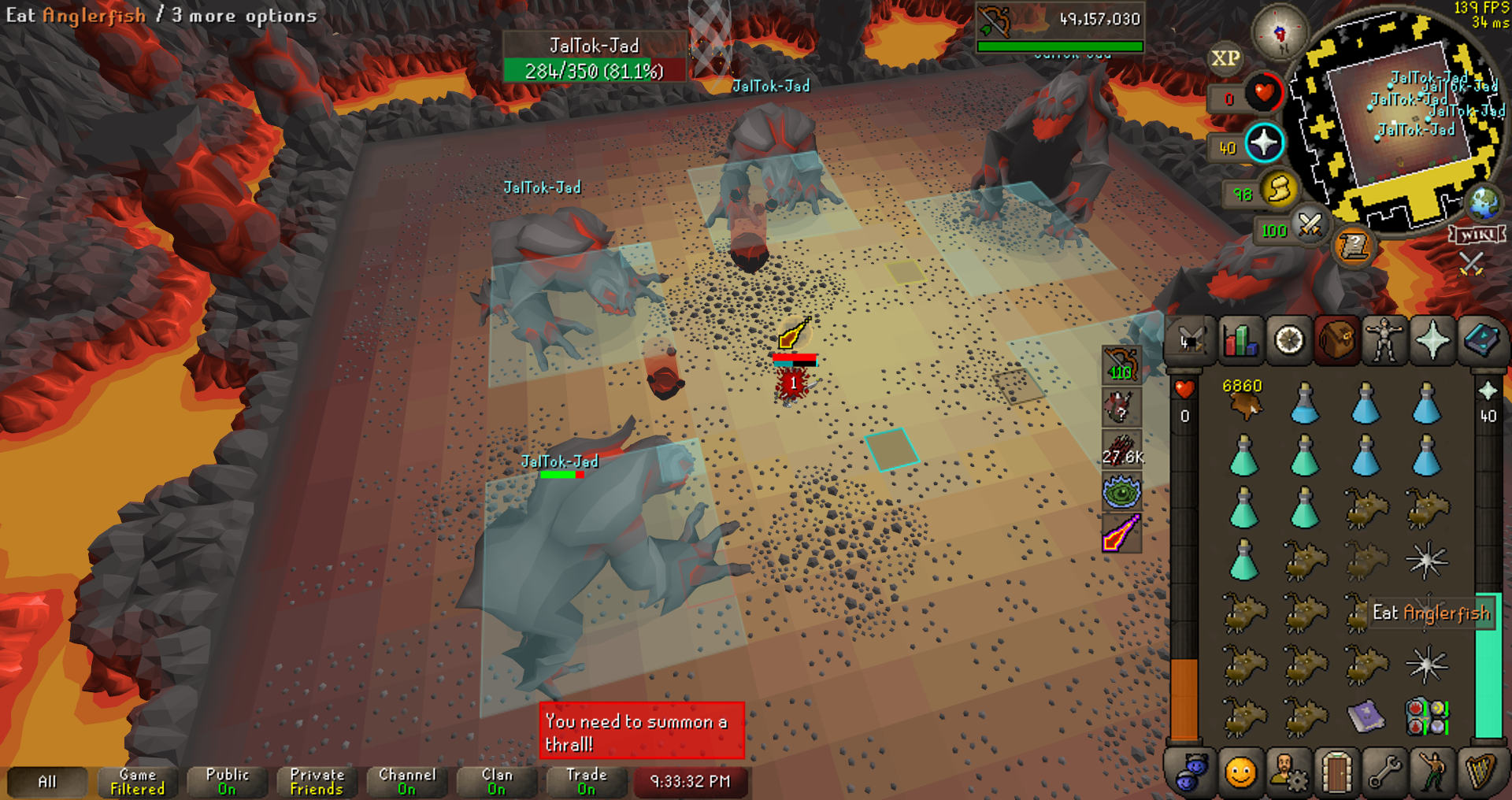Open the Worn Equipment tab
1512x800 pixels.
[1384, 341]
